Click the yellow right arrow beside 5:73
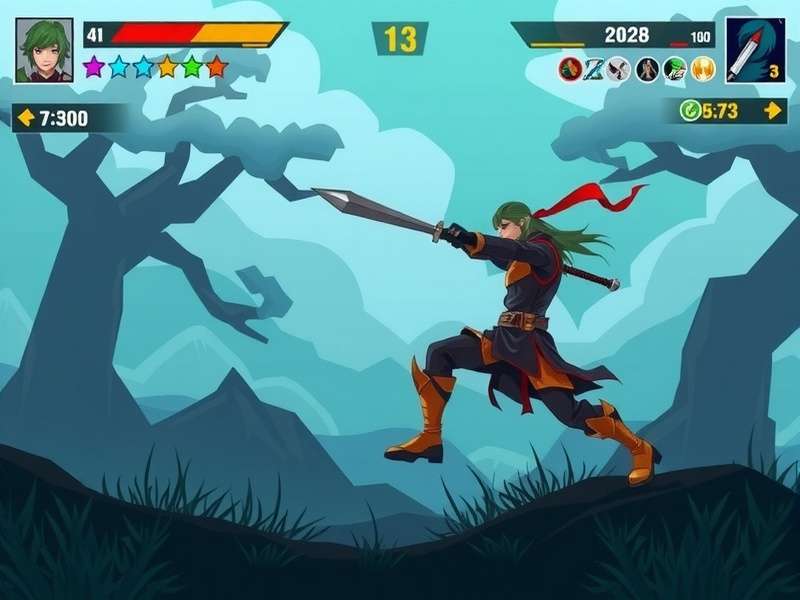 773,110
